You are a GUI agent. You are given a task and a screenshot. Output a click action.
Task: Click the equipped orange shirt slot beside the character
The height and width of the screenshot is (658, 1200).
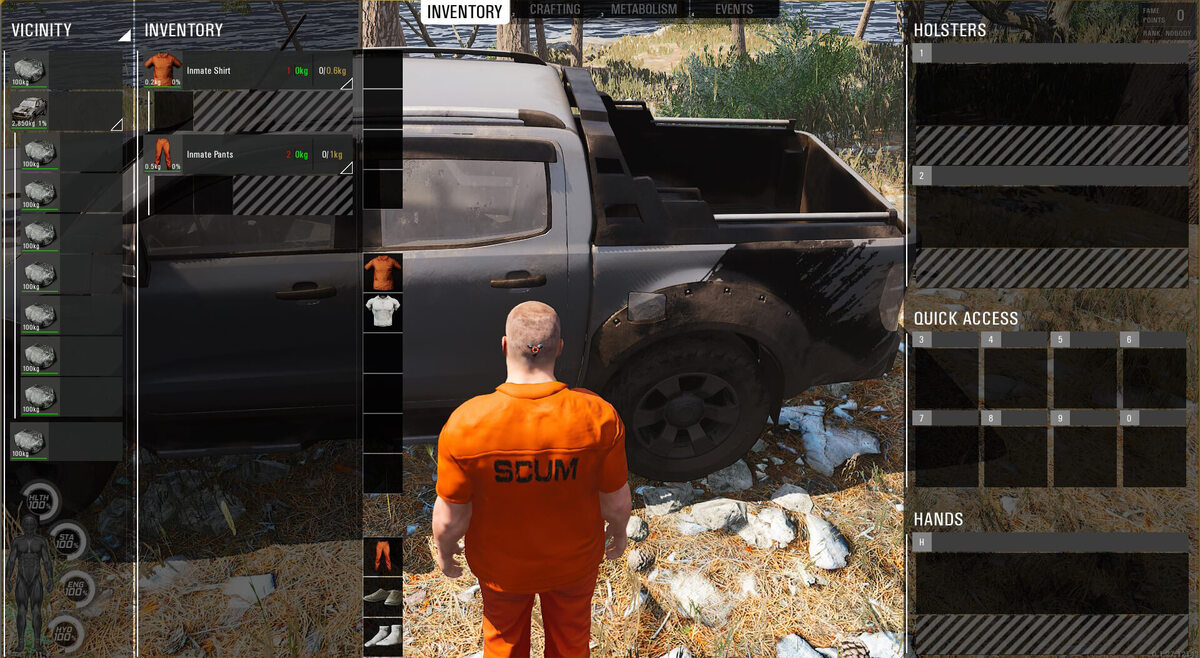382,272
